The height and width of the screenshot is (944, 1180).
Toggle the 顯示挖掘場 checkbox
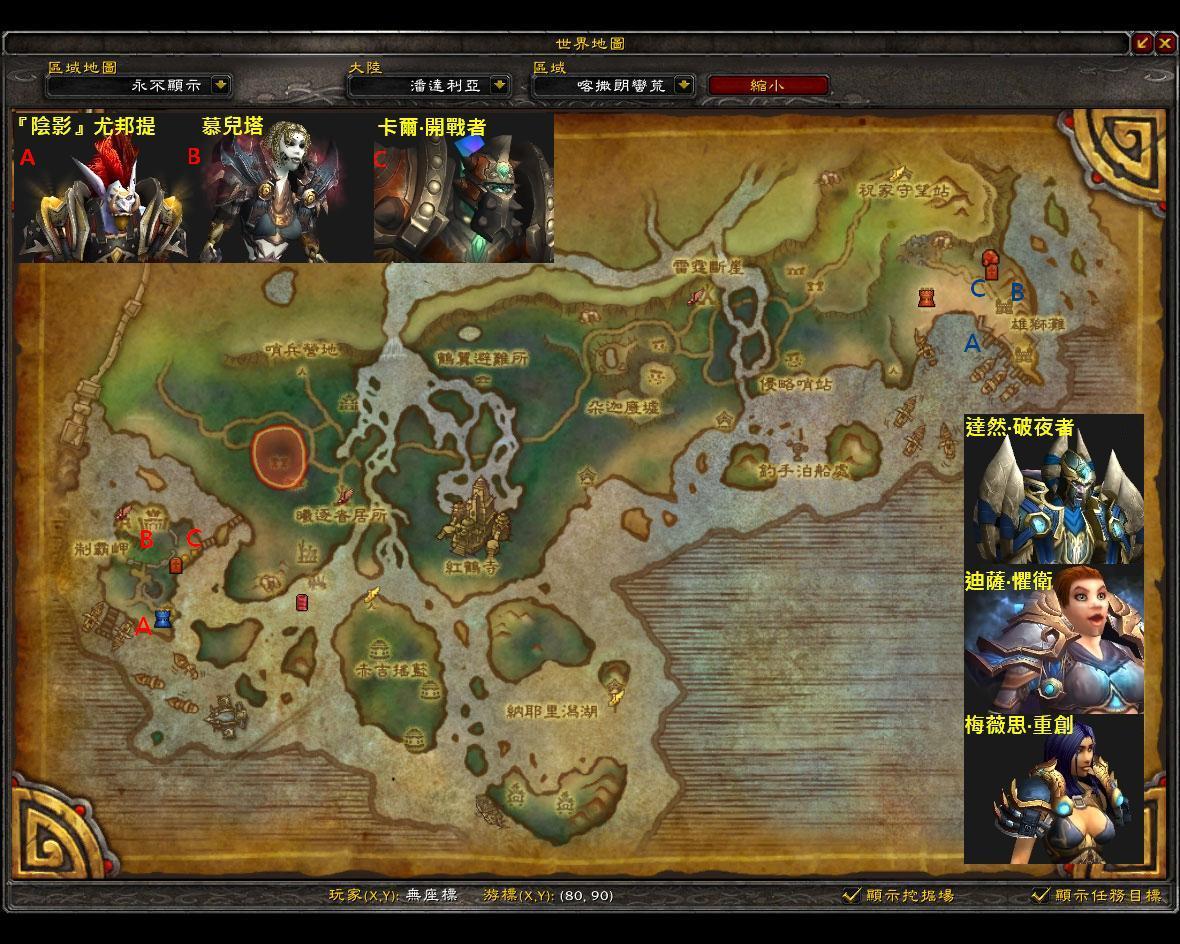click(x=851, y=895)
